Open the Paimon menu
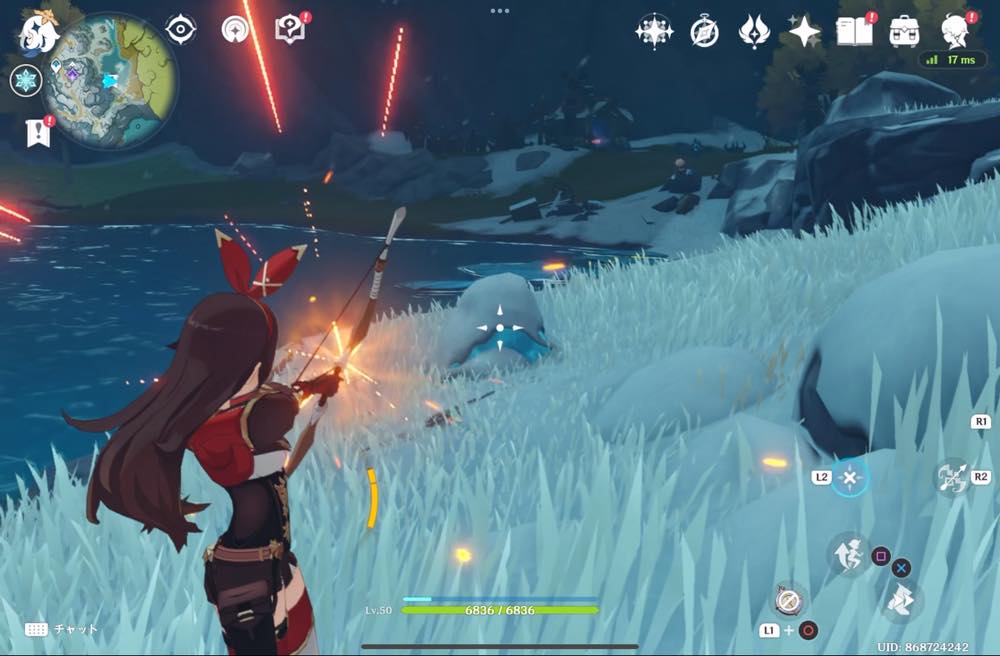 [x=37, y=32]
